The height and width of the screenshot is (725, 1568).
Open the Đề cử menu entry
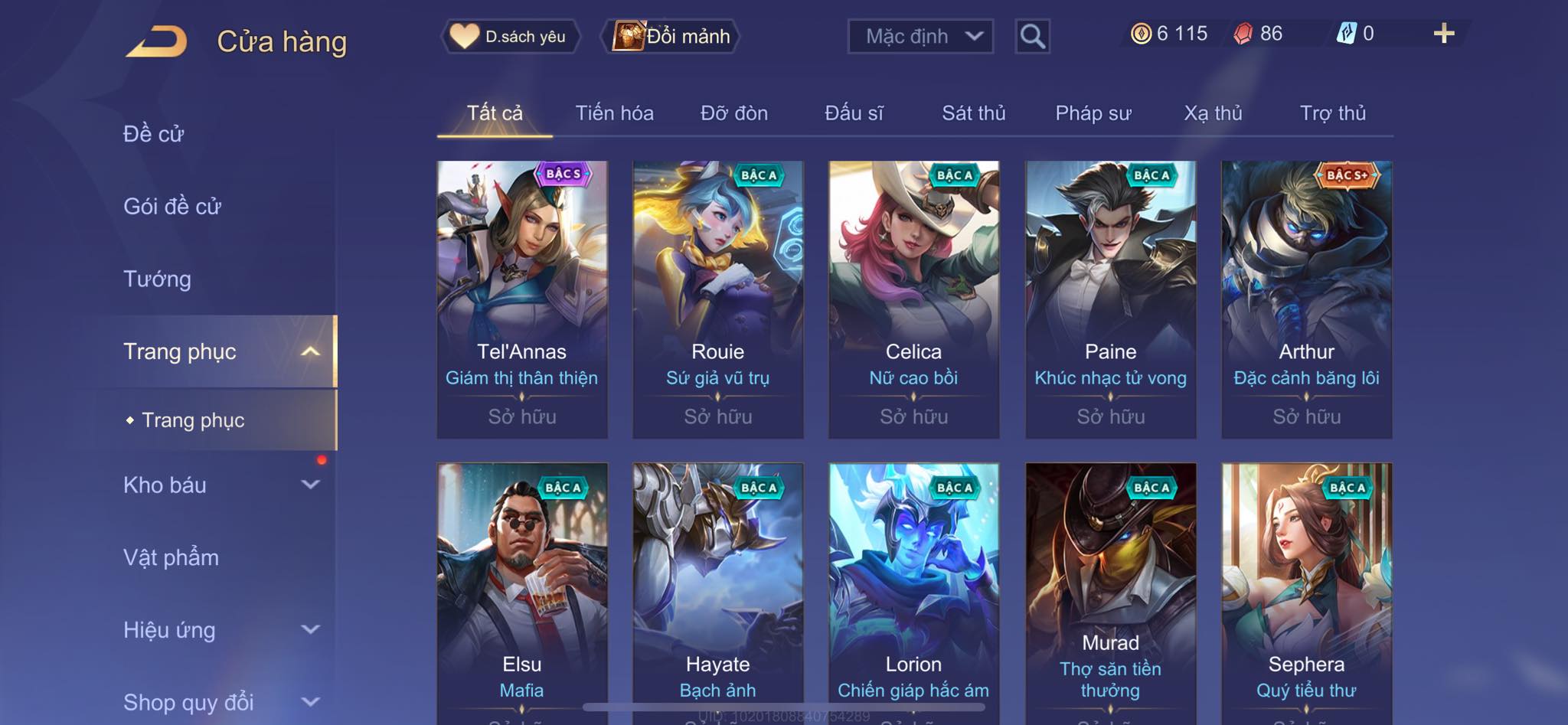pos(154,134)
